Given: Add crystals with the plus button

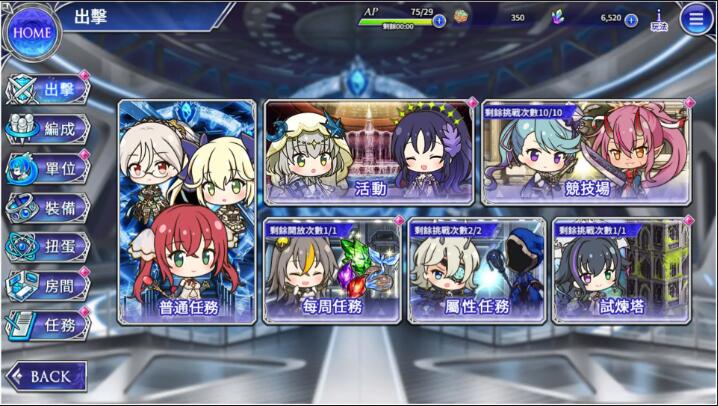Looking at the screenshot, I should pyautogui.click(x=631, y=20).
